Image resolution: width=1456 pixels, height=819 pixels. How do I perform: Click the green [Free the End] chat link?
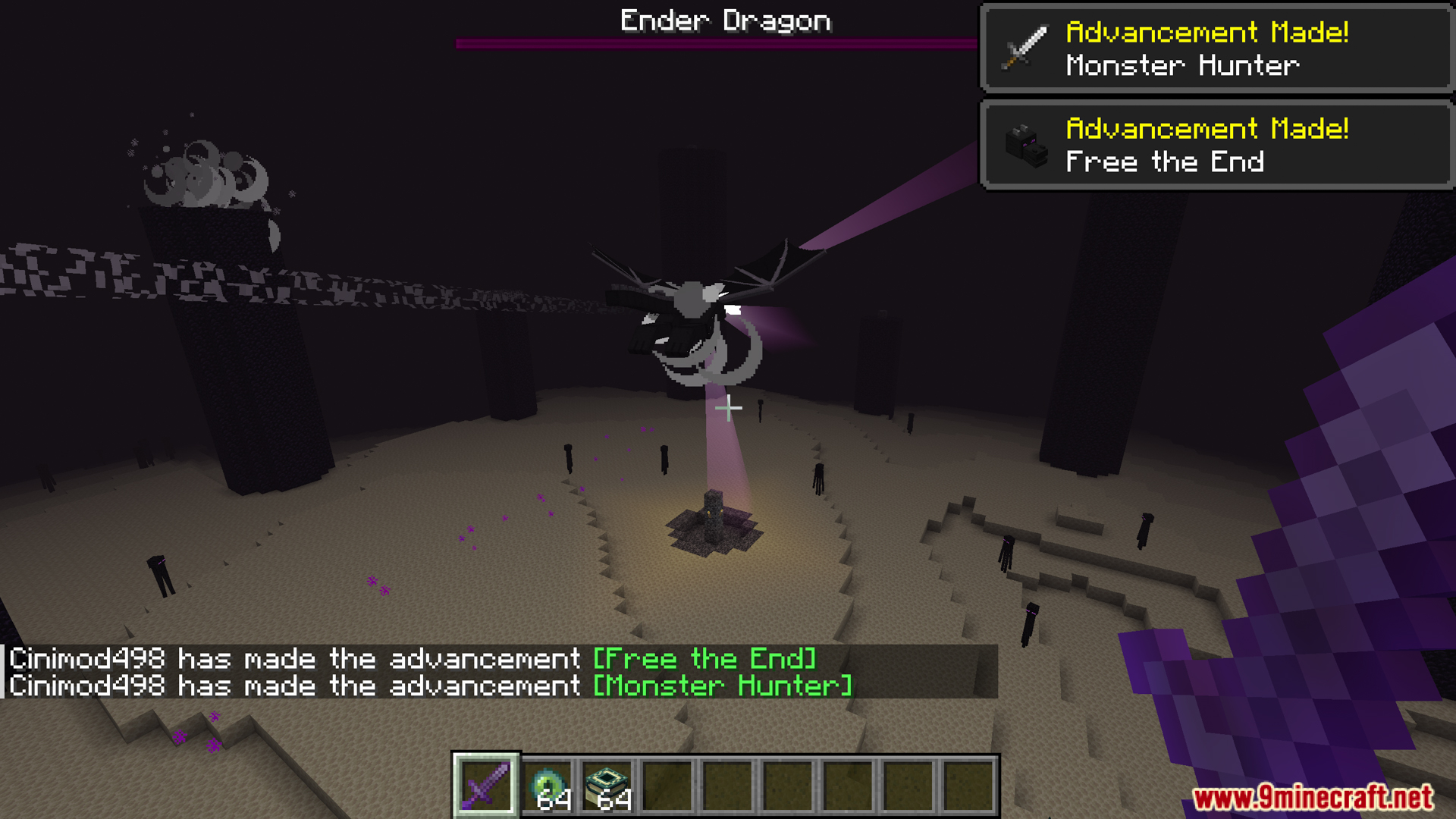704,658
